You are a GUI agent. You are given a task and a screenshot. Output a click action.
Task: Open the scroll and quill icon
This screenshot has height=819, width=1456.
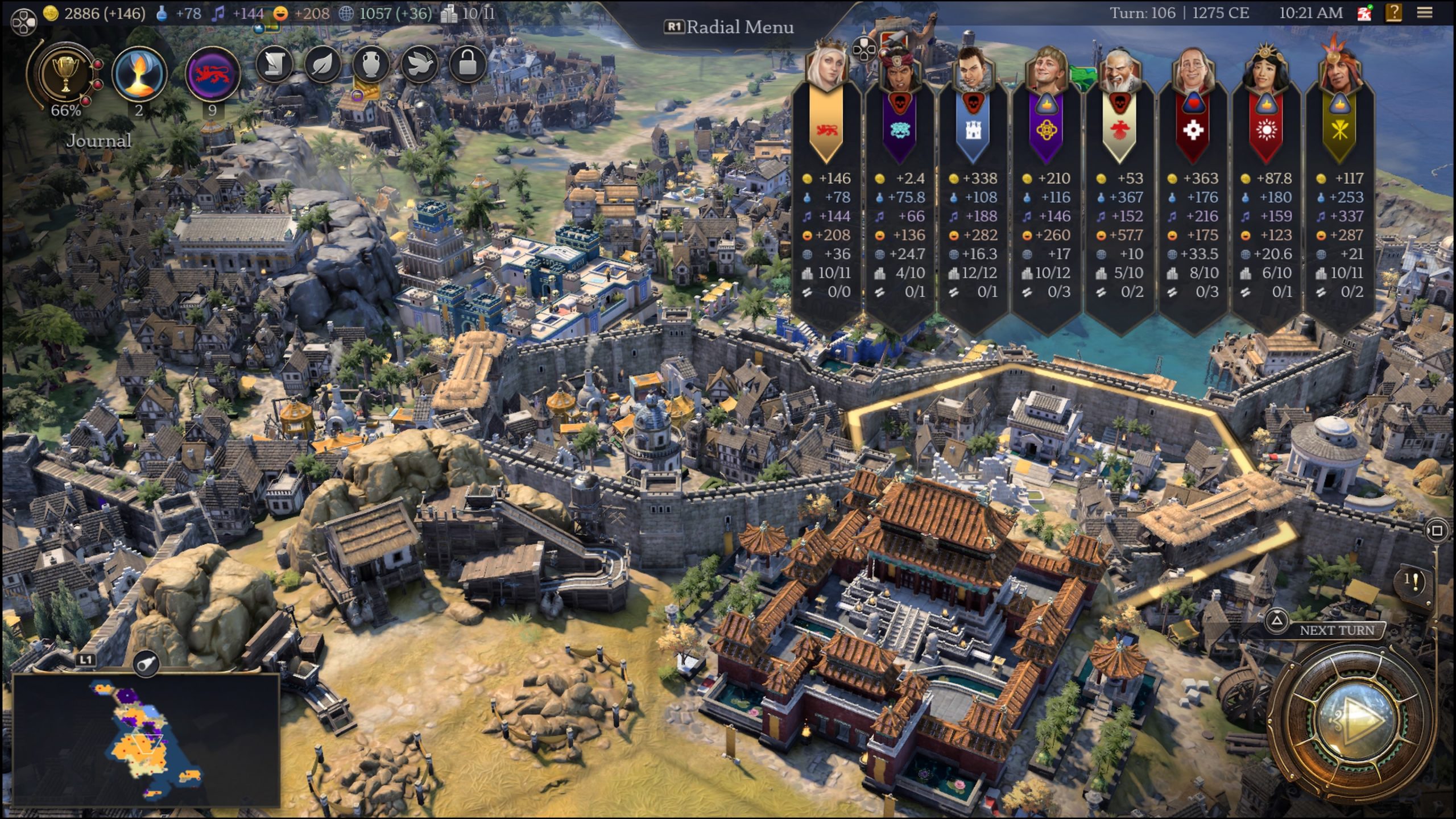click(274, 64)
